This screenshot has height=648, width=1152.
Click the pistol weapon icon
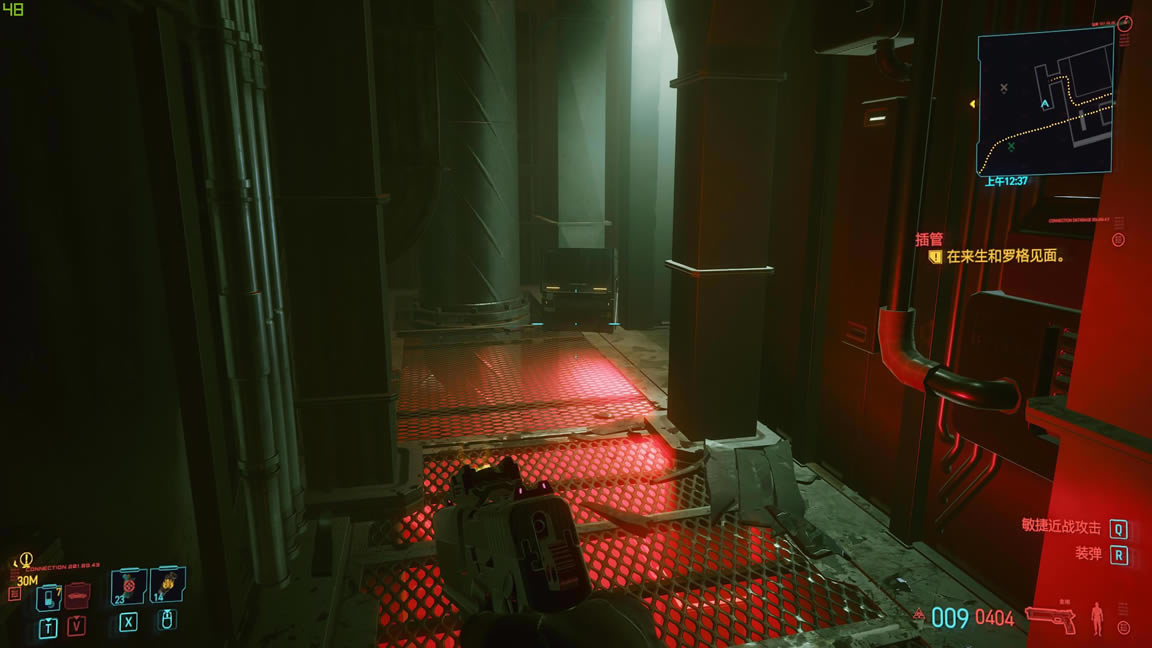(x=1051, y=619)
